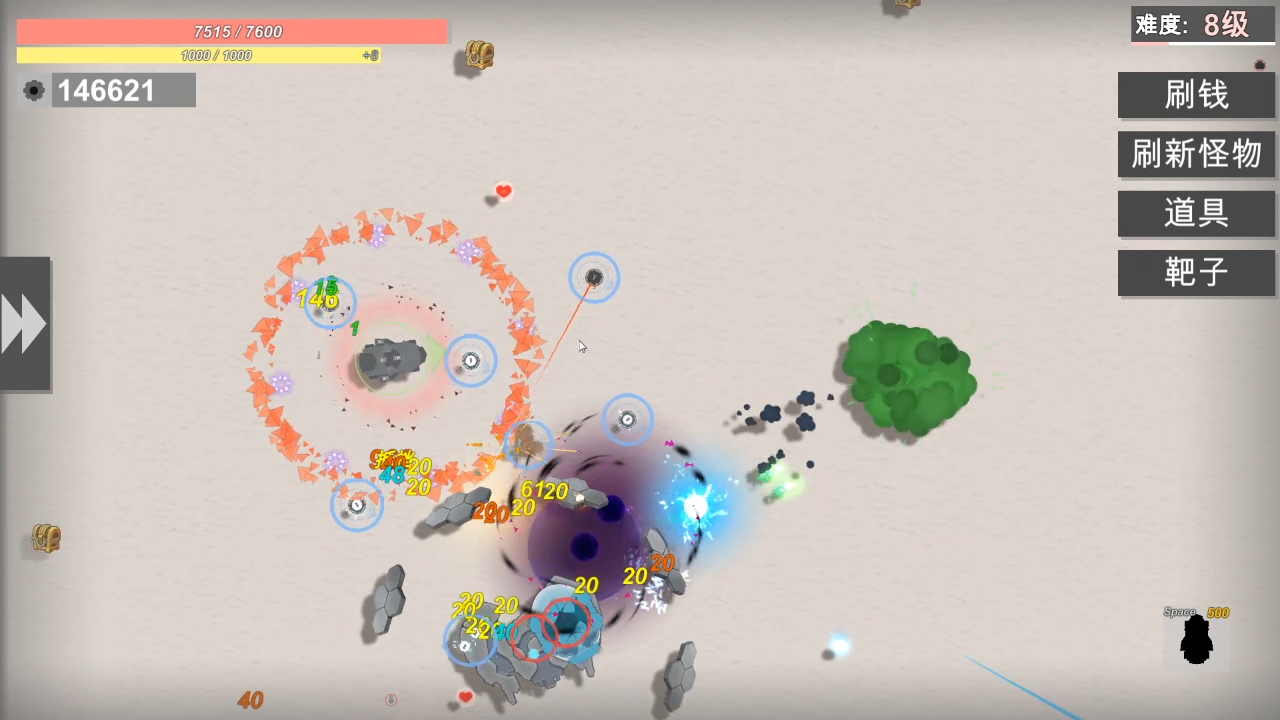Click the small black gear above 刷钱
The width and height of the screenshot is (1280, 720).
(x=1259, y=64)
